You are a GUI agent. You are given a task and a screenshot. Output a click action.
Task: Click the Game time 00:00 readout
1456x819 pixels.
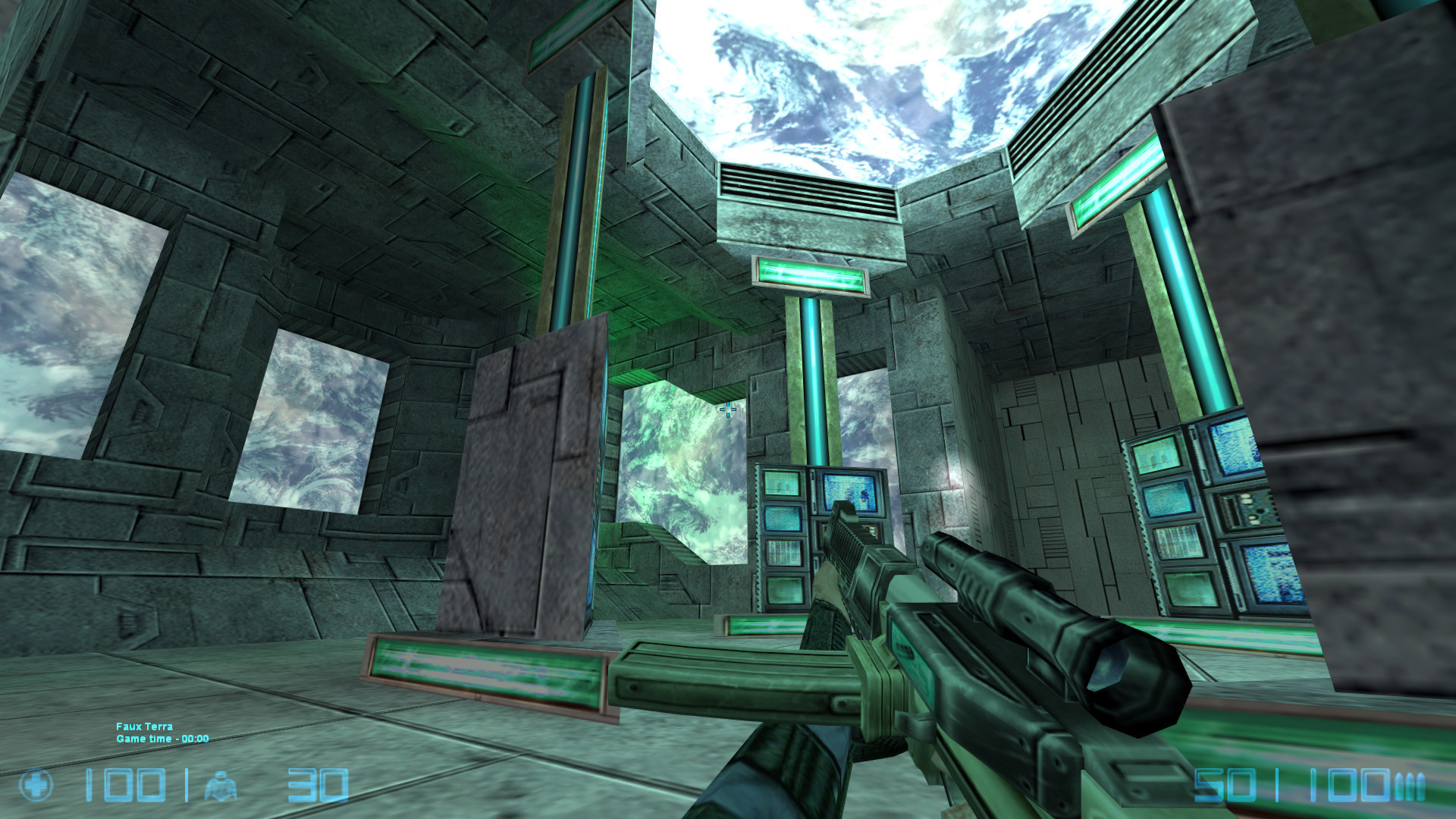161,737
